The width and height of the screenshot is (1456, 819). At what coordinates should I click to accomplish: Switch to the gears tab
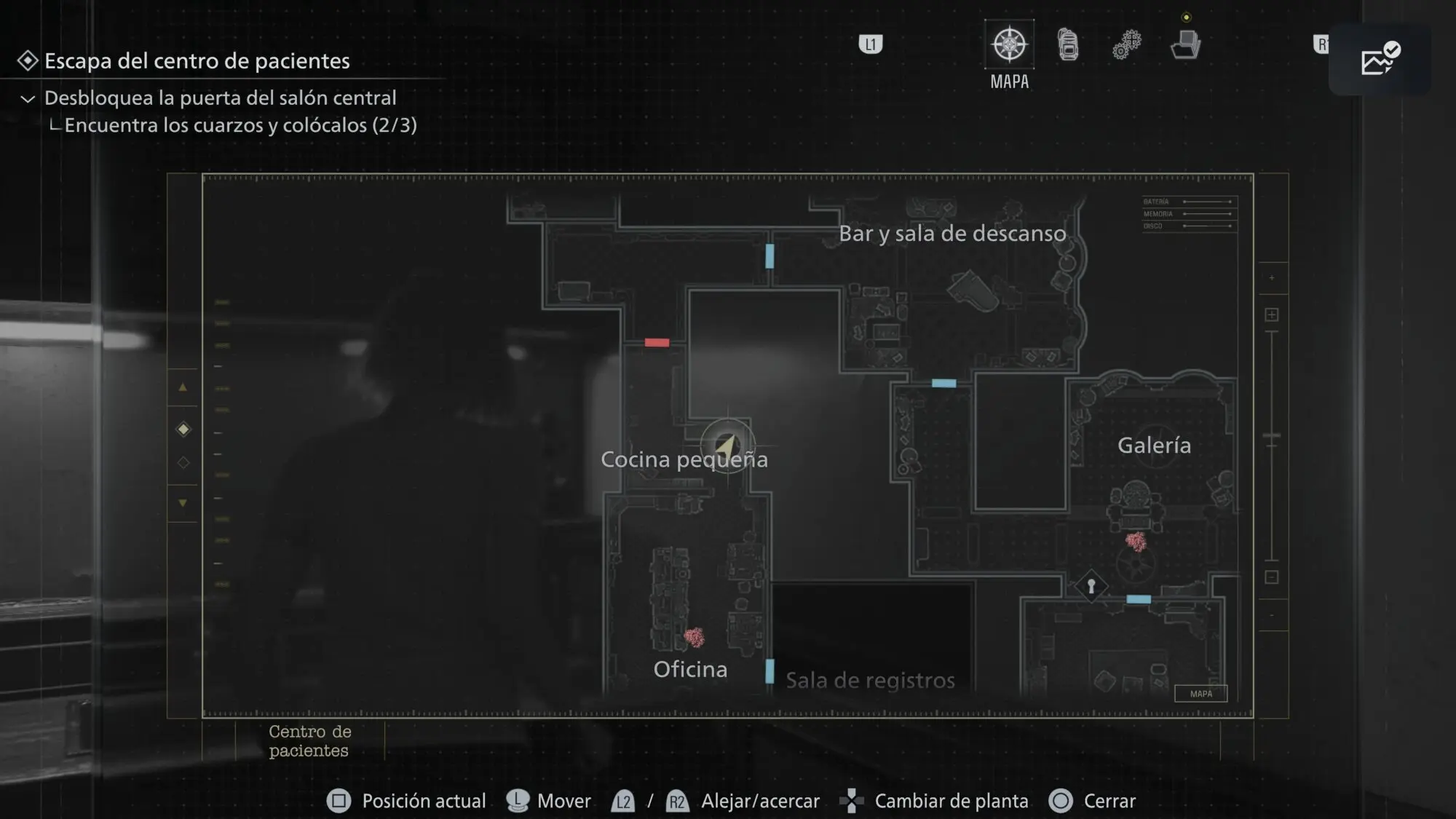tap(1126, 44)
